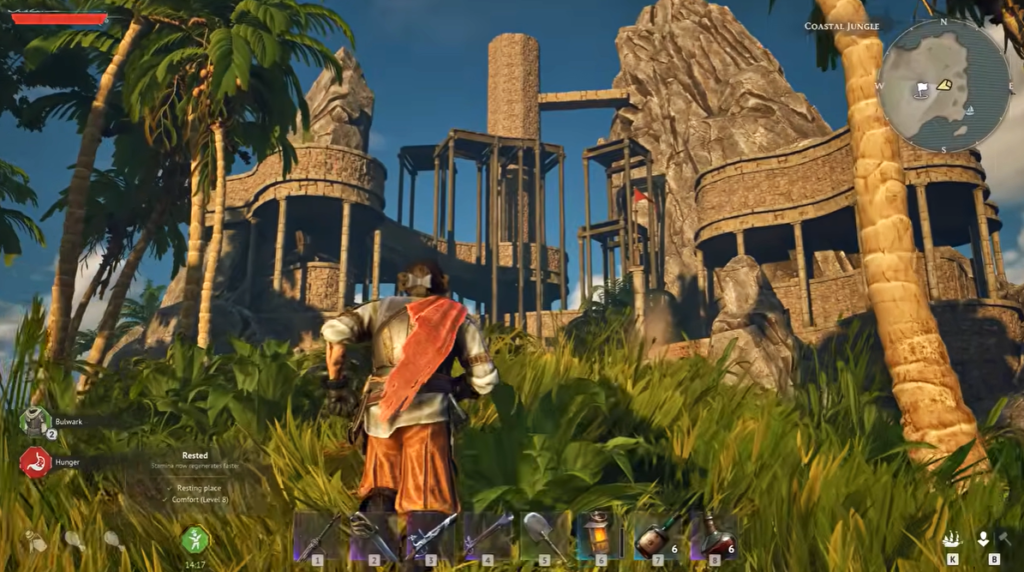Select the glowing lantern hotbar slot
Image resolution: width=1024 pixels, height=572 pixels.
click(601, 535)
